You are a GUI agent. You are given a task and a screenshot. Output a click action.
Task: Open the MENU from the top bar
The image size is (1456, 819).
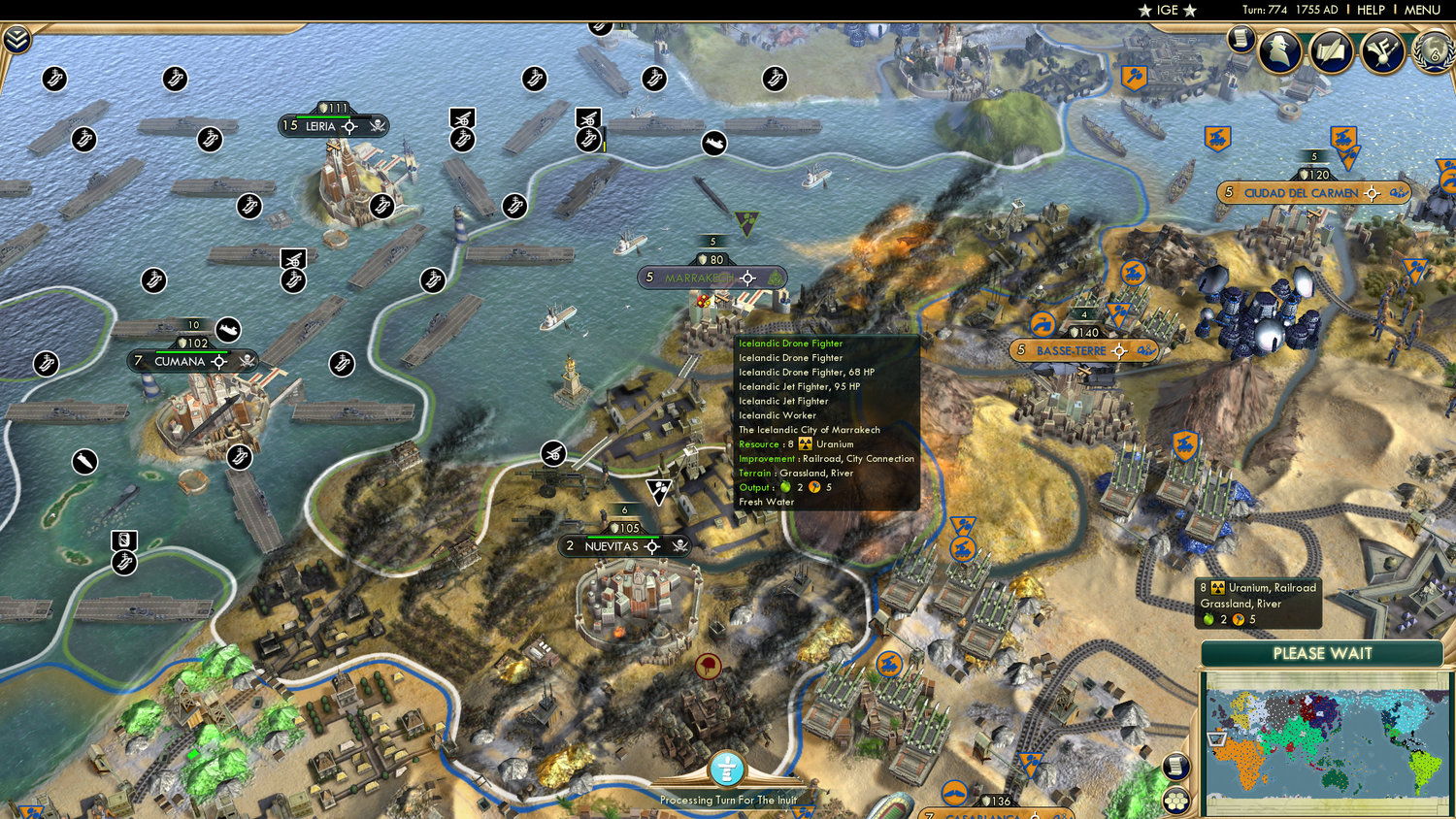tap(1421, 10)
